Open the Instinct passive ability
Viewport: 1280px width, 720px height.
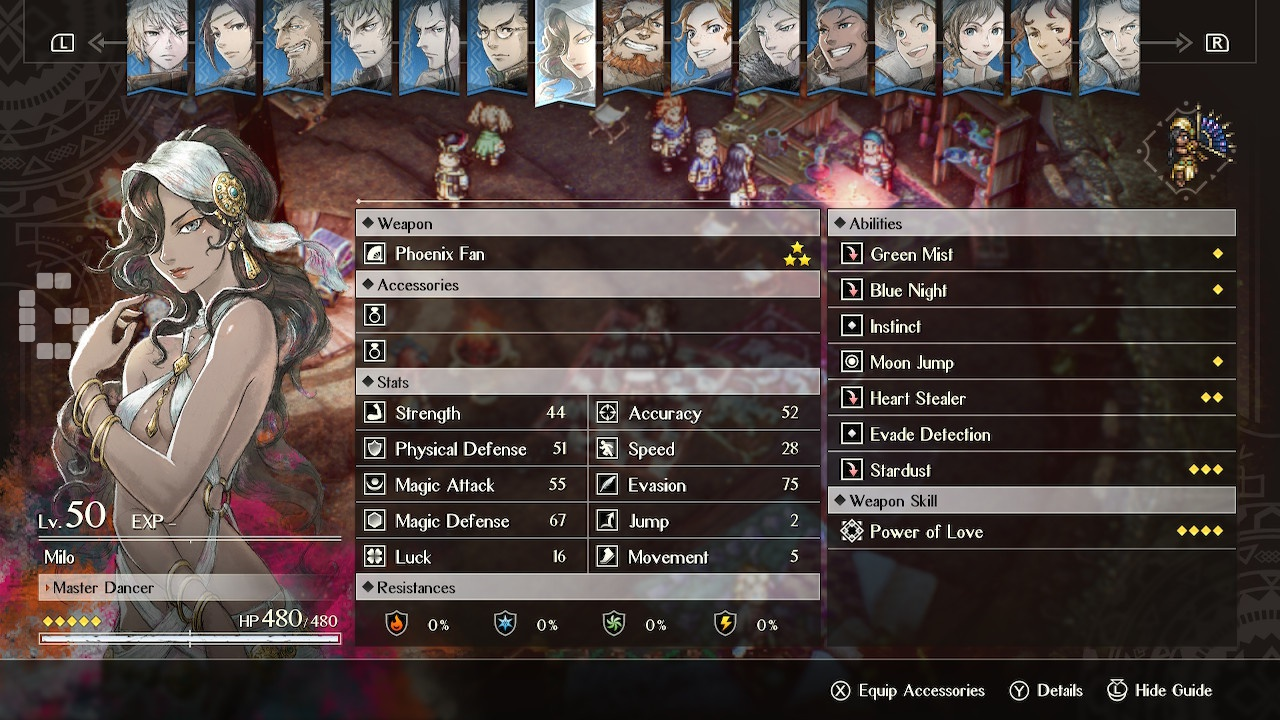click(x=1031, y=326)
